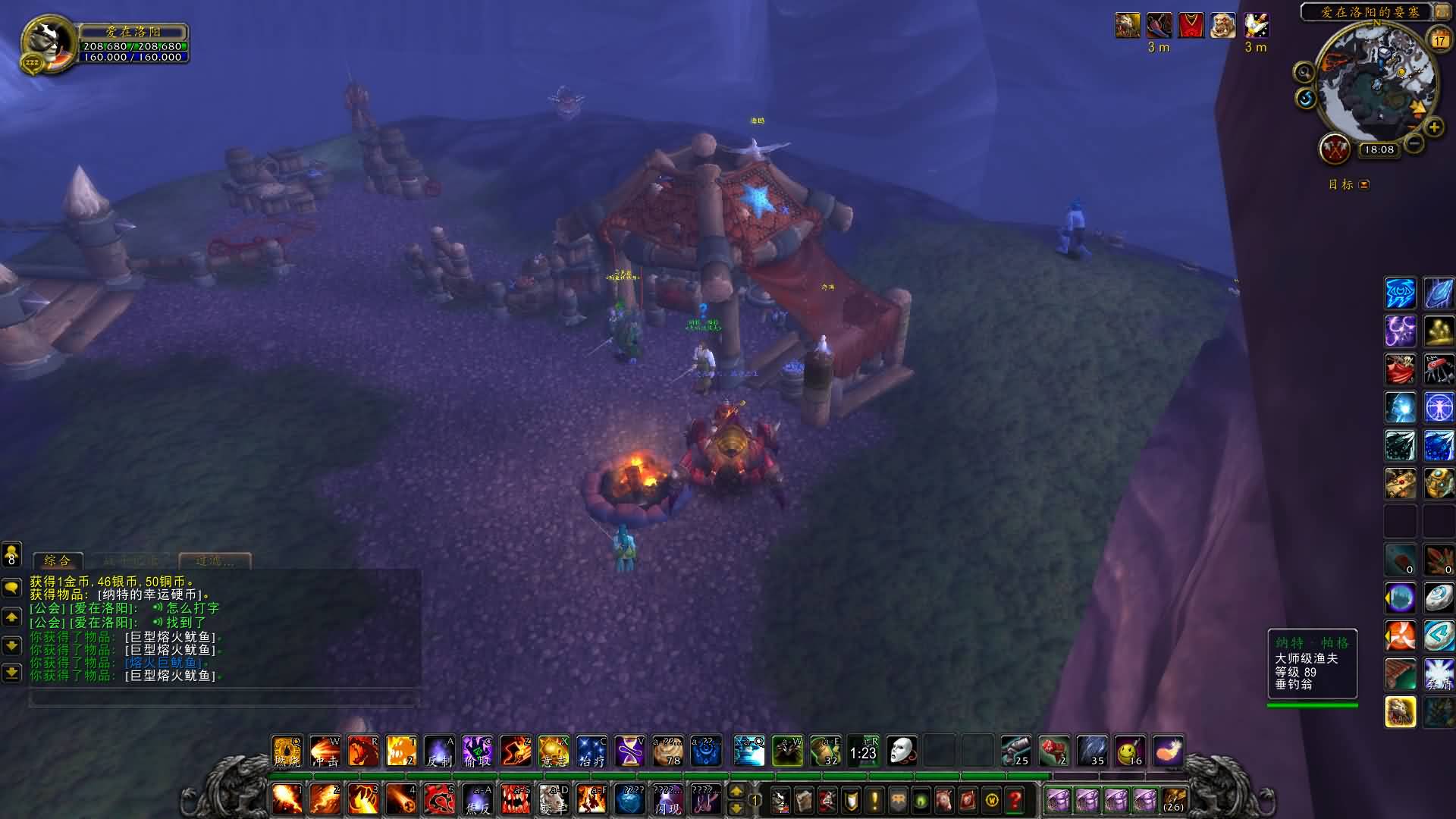Click the player portrait frame
The width and height of the screenshot is (1456, 819).
(x=48, y=44)
